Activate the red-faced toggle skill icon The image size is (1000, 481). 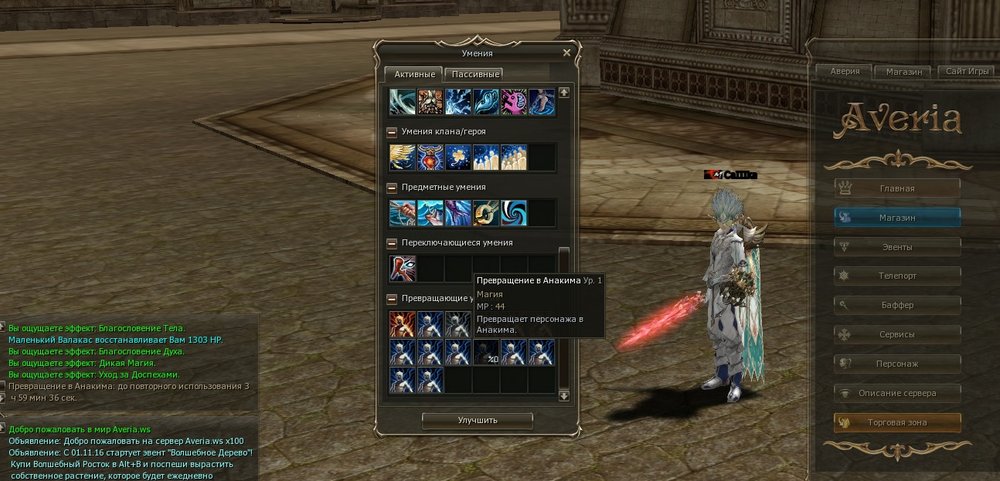(403, 268)
